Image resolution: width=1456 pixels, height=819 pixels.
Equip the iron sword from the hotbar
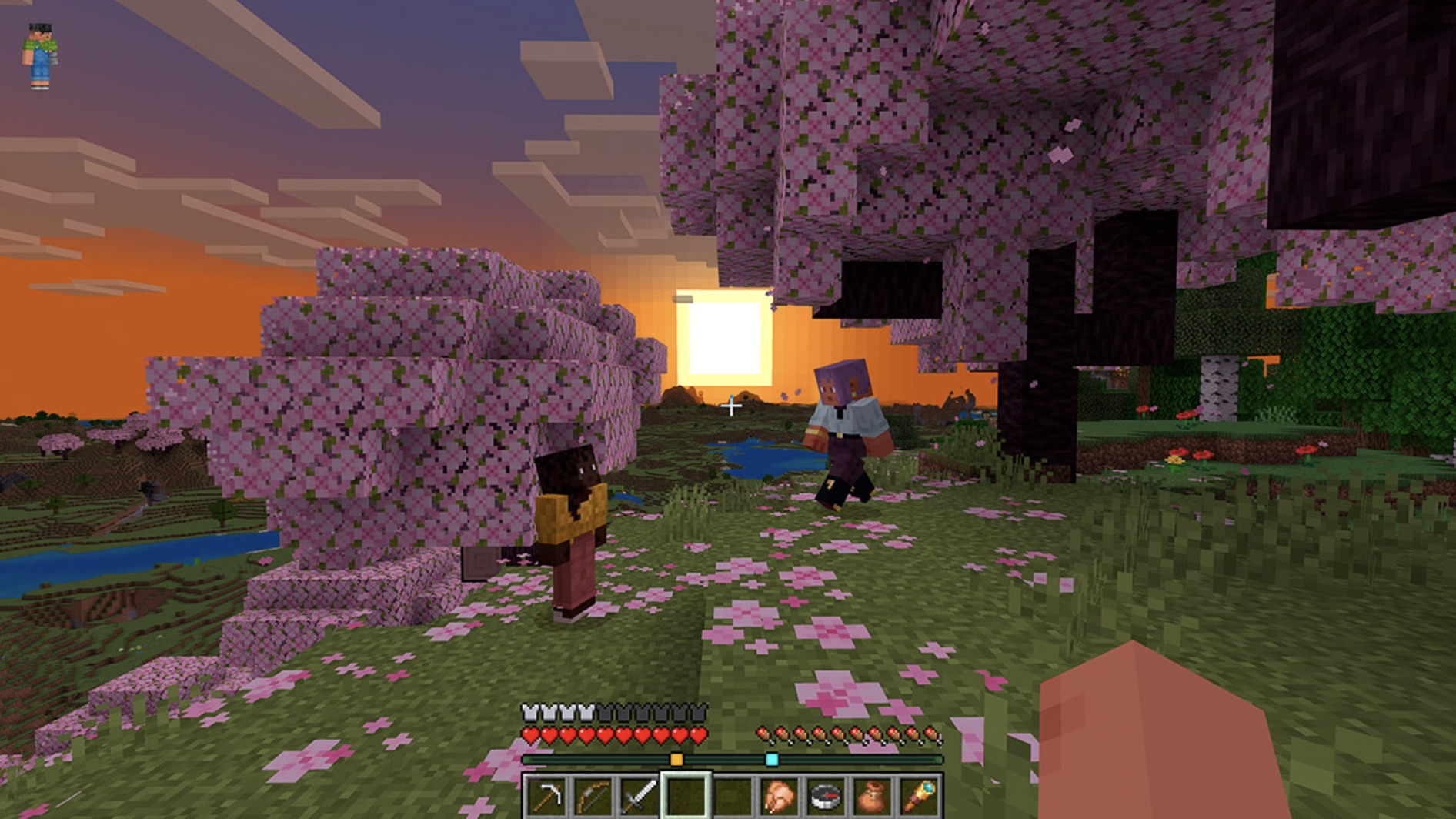(x=639, y=797)
